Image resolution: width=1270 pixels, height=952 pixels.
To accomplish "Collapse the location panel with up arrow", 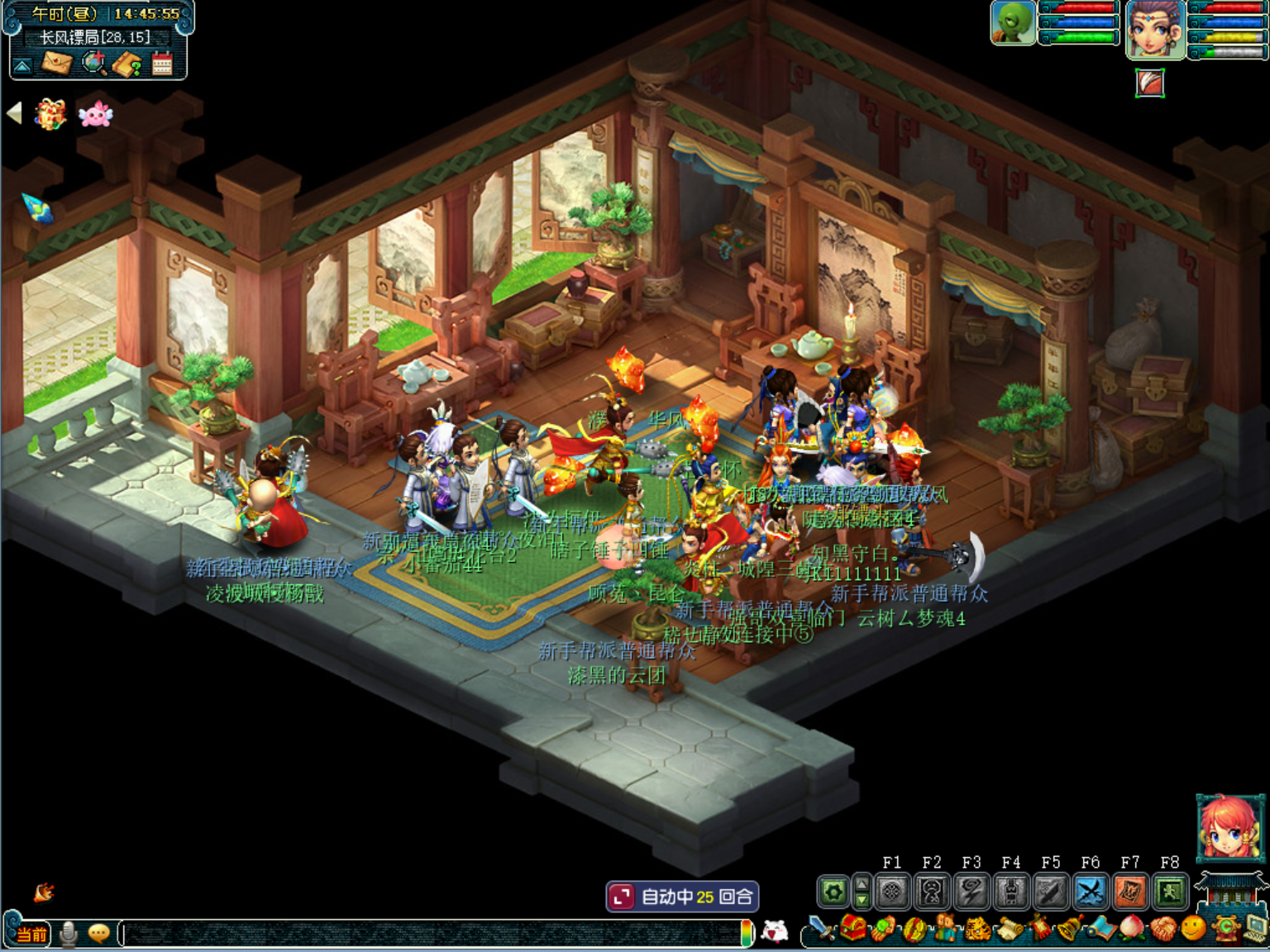I will 23,65.
